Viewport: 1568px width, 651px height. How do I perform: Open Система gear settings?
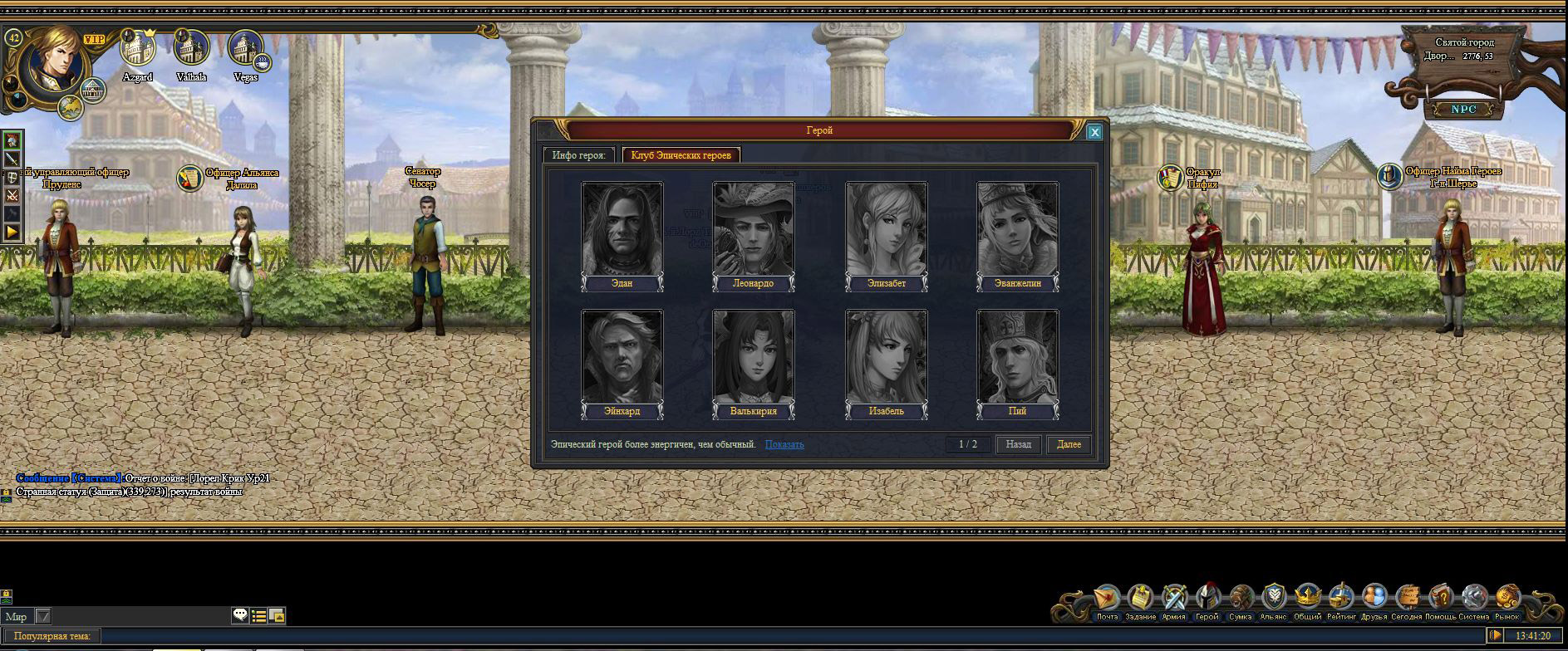(x=1474, y=599)
